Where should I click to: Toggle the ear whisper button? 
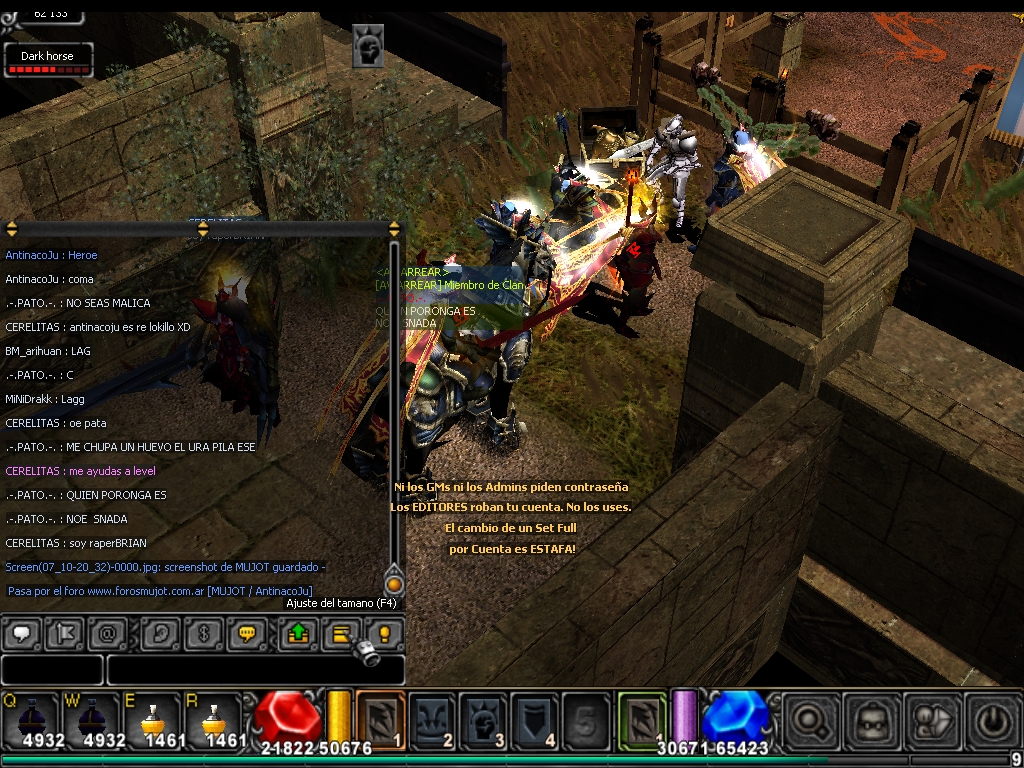click(160, 633)
